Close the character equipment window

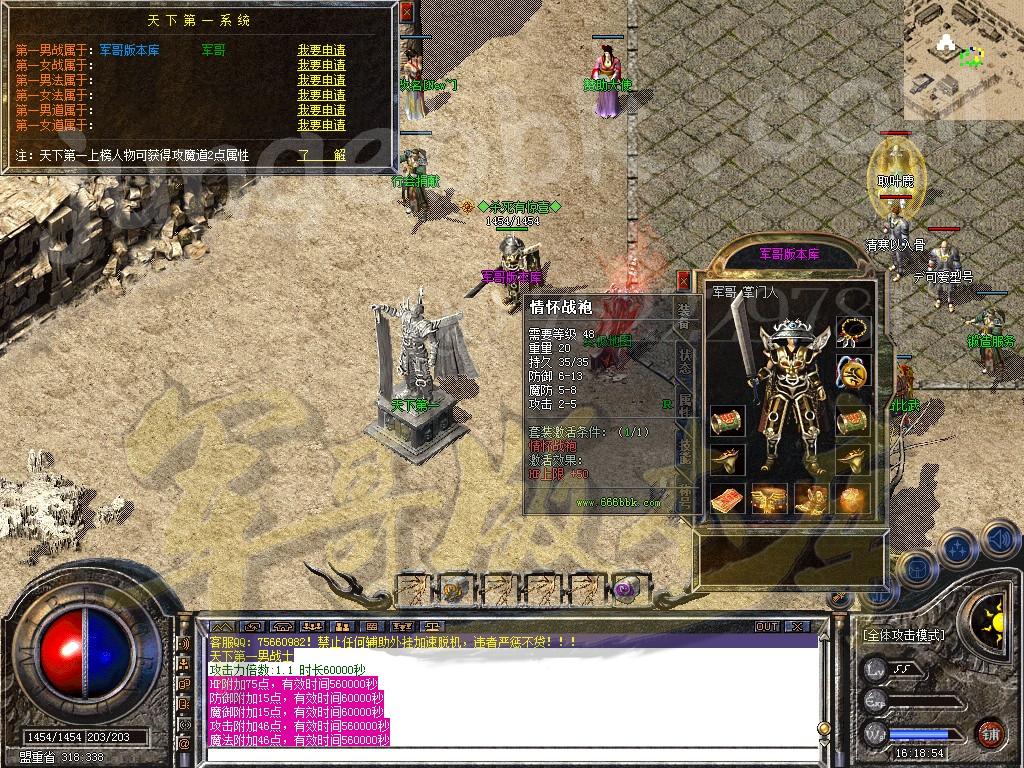tap(684, 280)
